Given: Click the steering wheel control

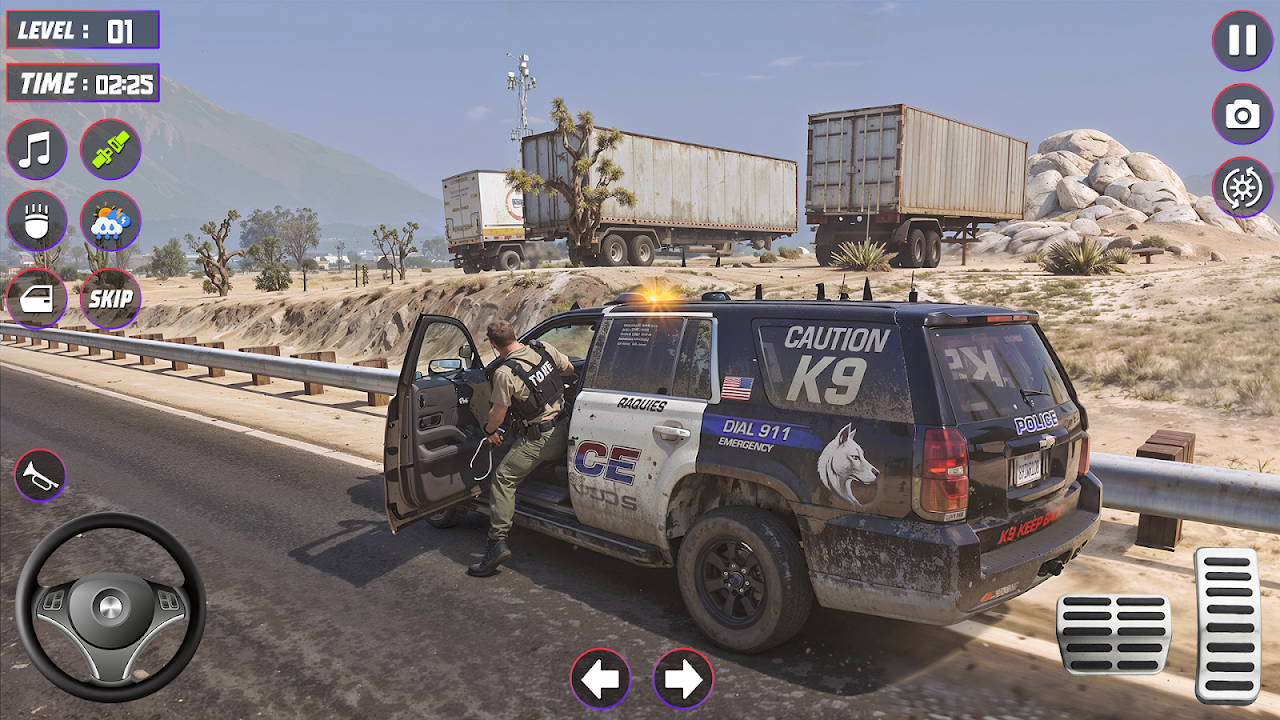Looking at the screenshot, I should coord(110,607).
